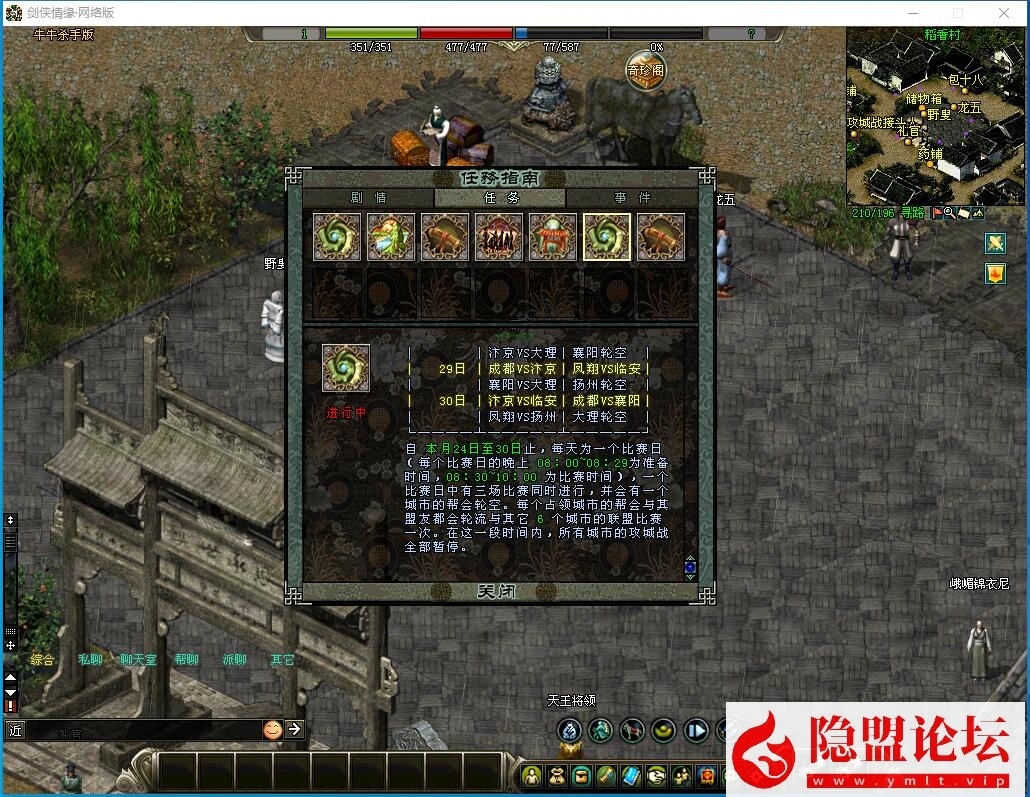
Task: Click the 寻路 pathfinding button
Action: point(913,213)
